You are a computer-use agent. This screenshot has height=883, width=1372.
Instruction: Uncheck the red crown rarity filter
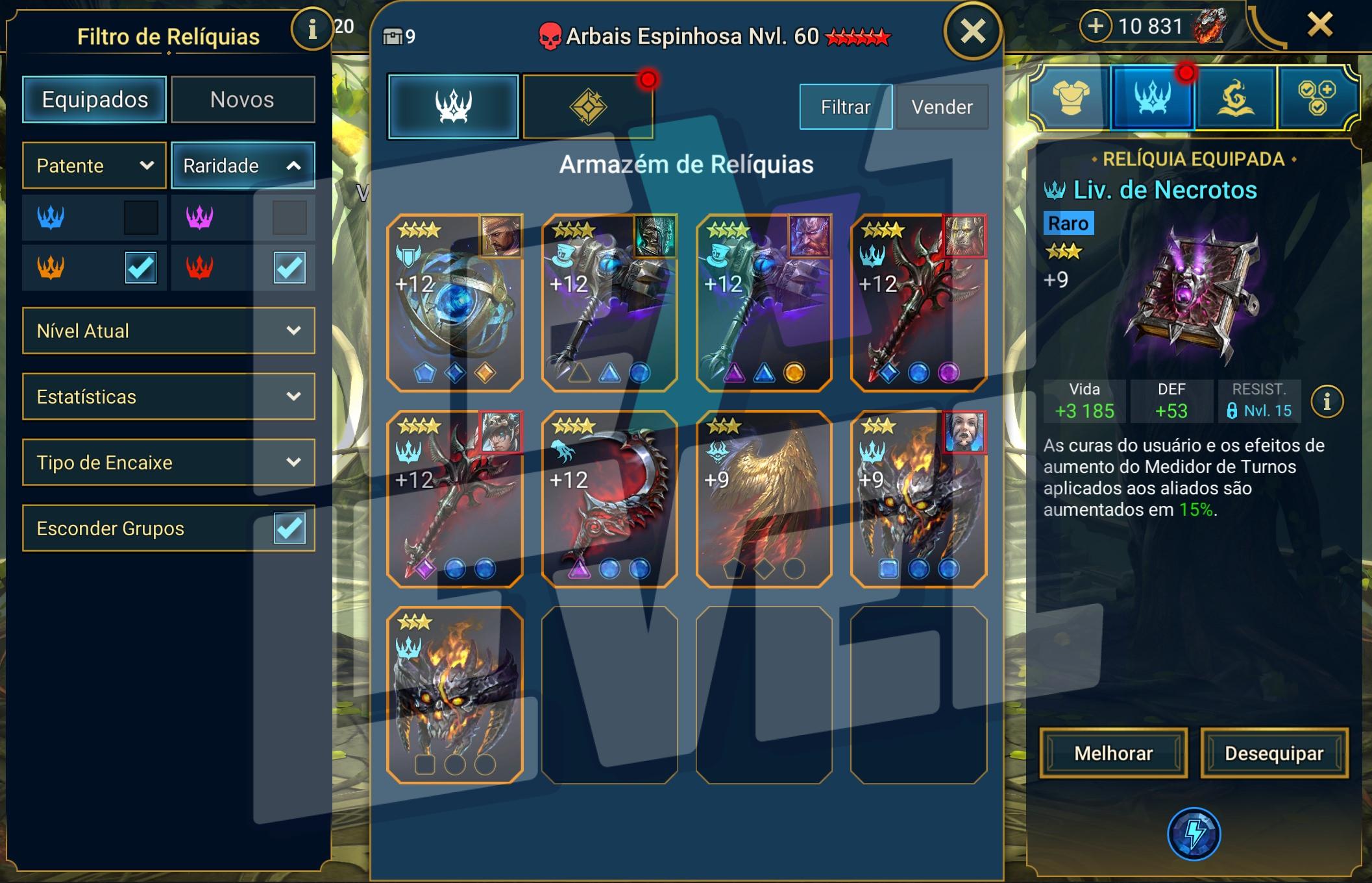click(289, 267)
